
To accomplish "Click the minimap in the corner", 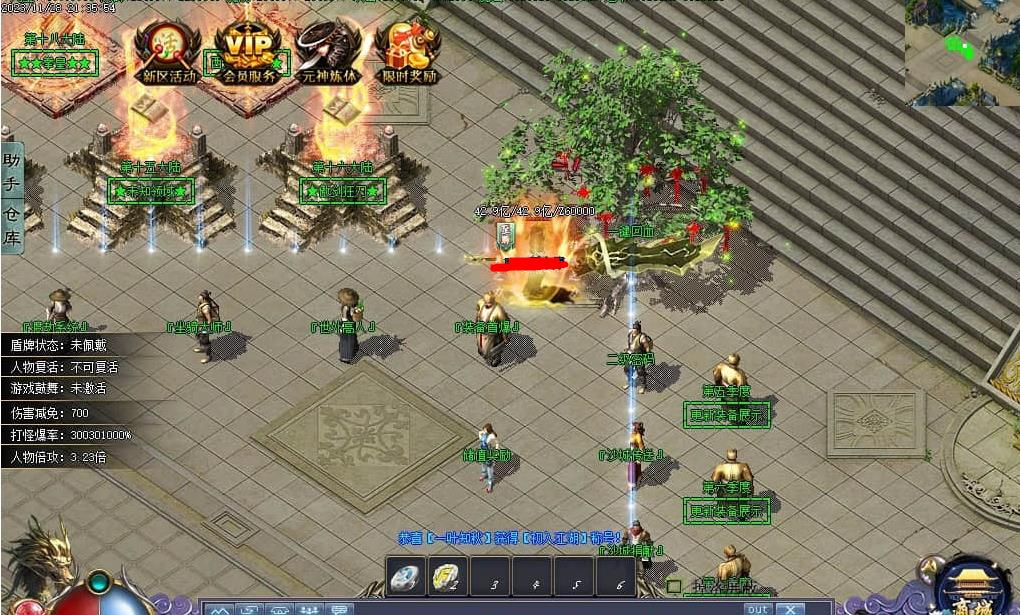I will coord(962,52).
